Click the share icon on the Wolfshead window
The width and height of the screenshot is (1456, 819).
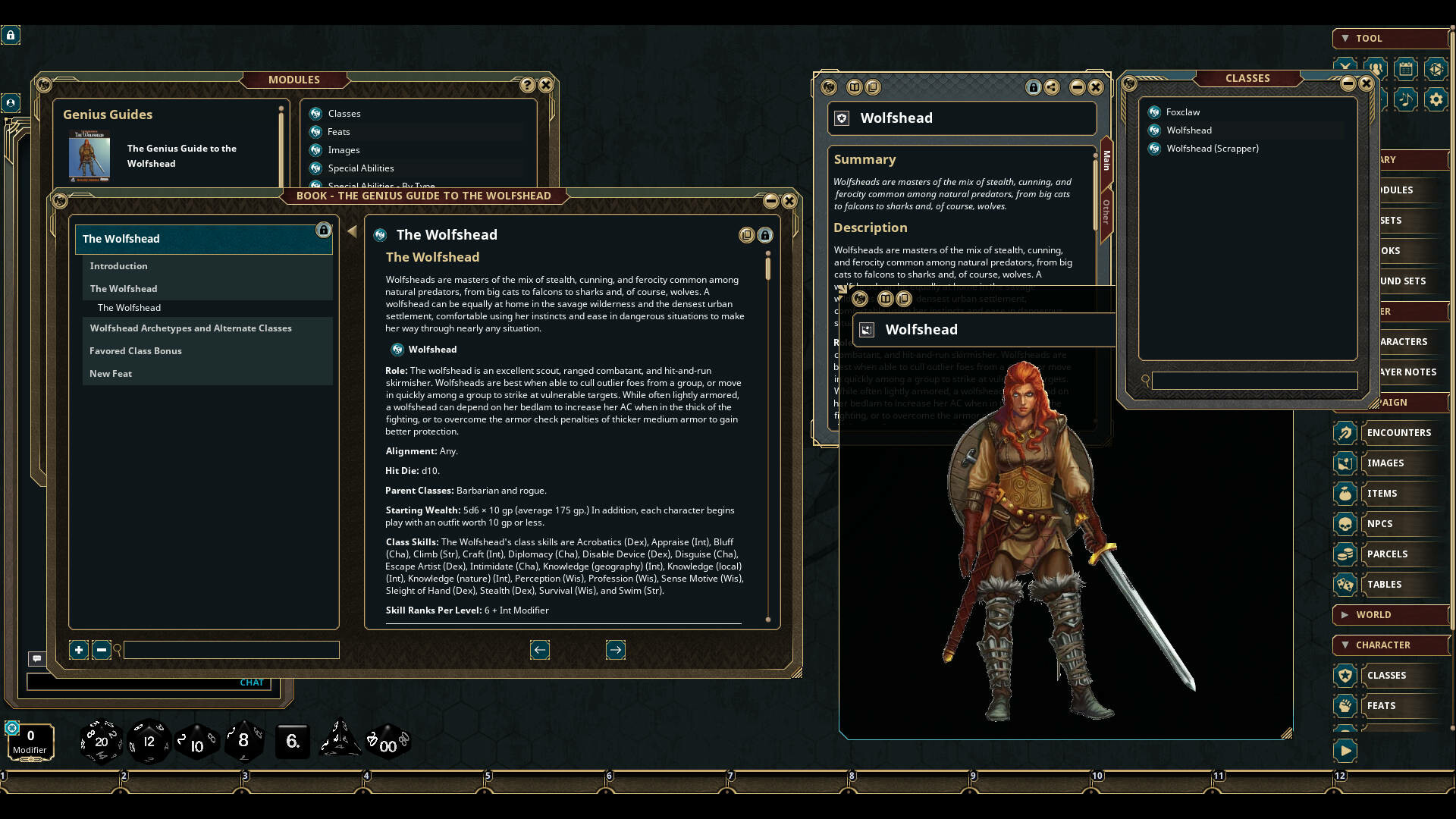coord(1052,87)
